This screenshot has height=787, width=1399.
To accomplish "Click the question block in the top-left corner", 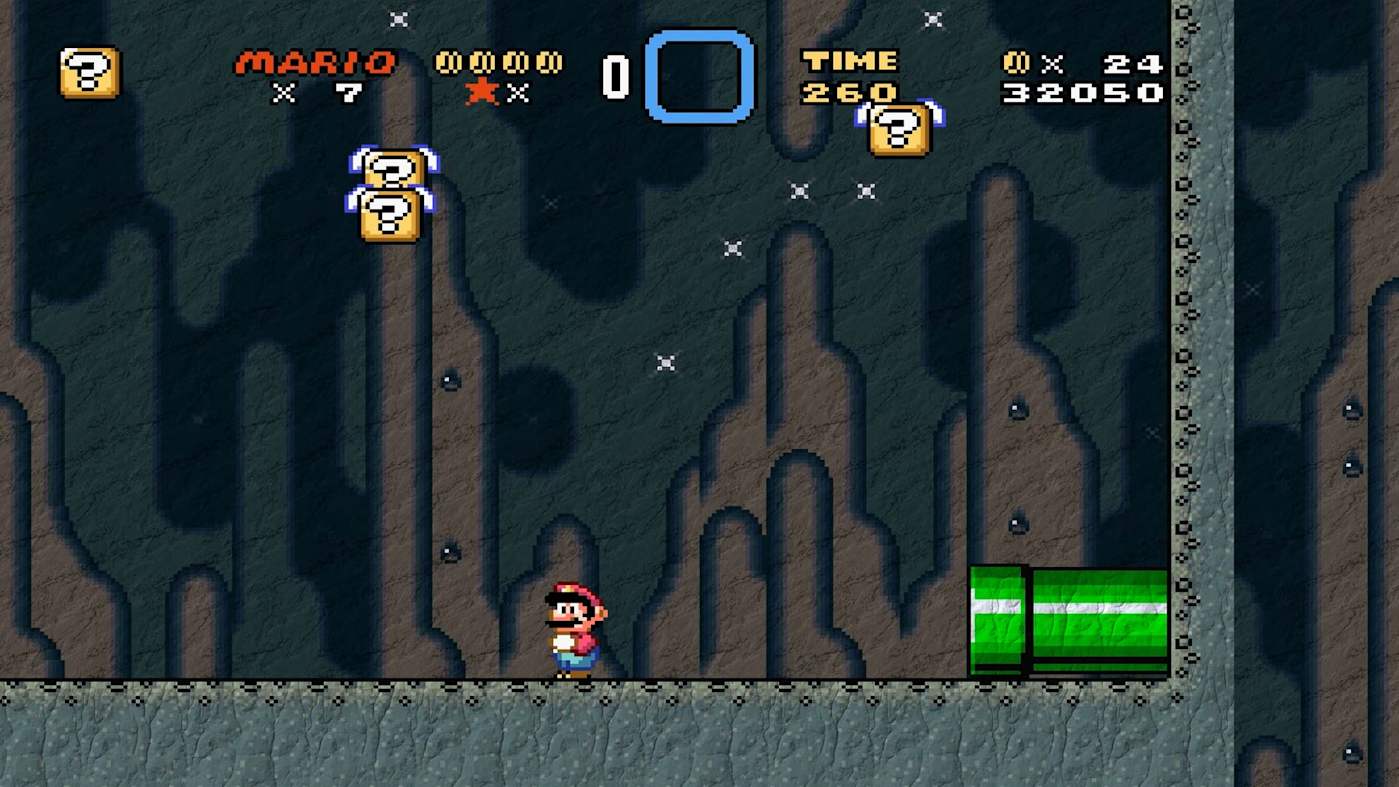I will click(x=90, y=74).
